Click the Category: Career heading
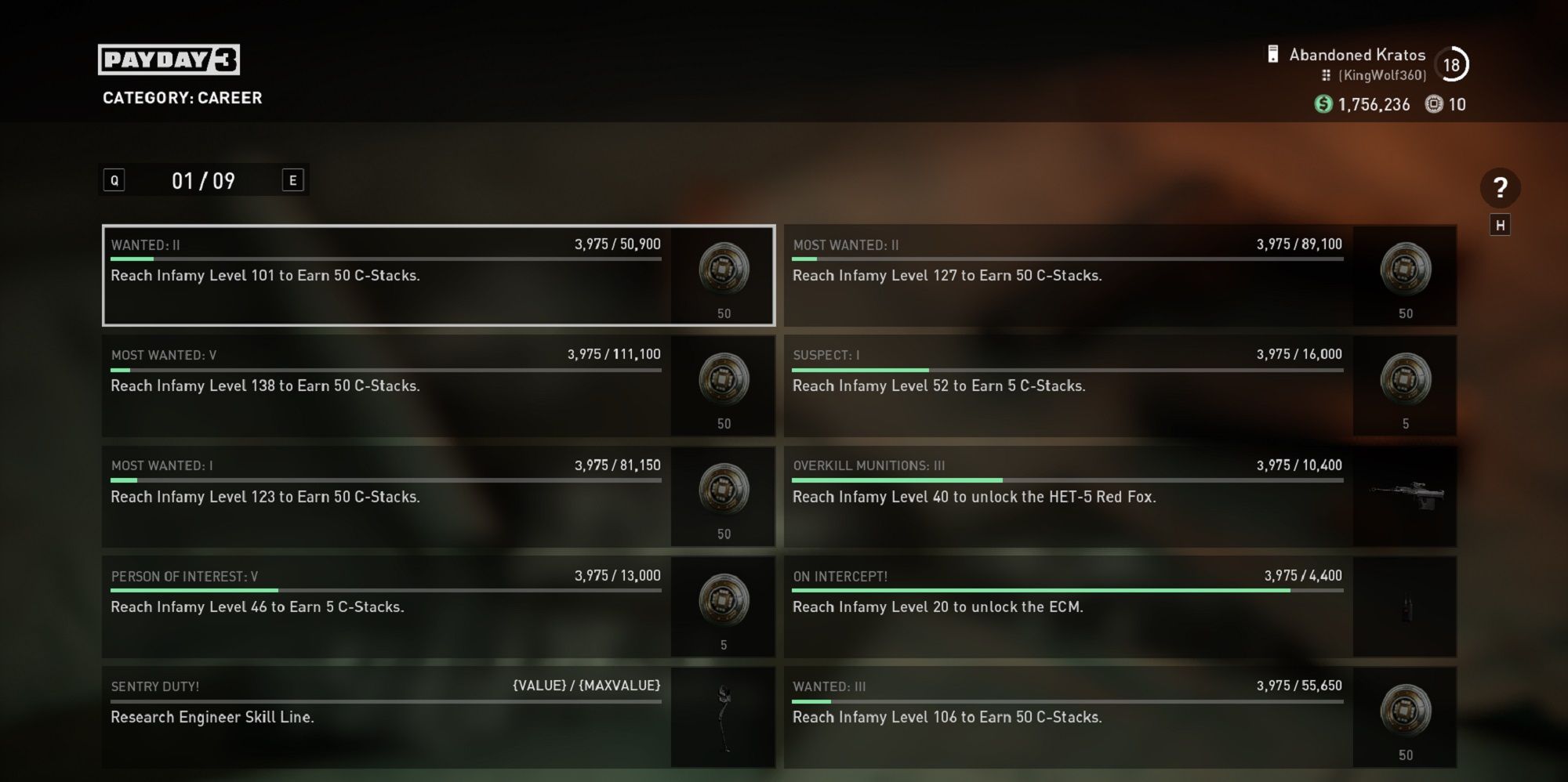 tap(182, 98)
